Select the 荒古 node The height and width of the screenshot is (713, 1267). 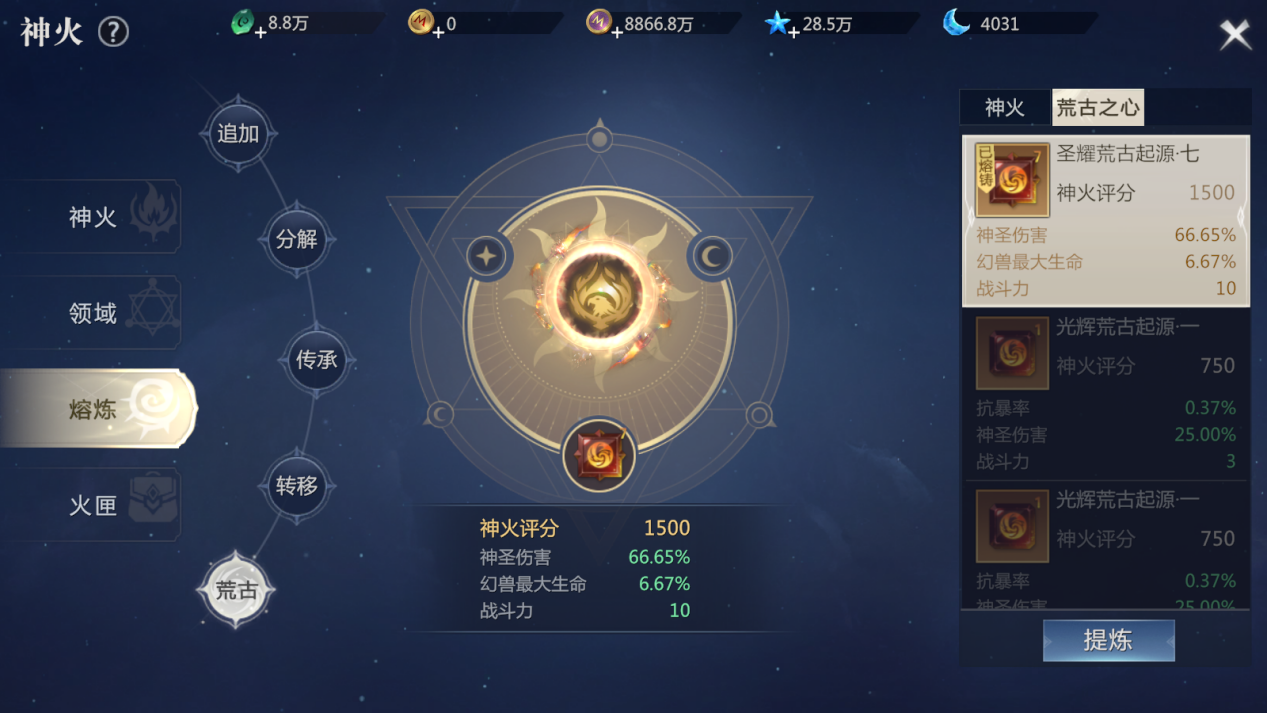237,590
